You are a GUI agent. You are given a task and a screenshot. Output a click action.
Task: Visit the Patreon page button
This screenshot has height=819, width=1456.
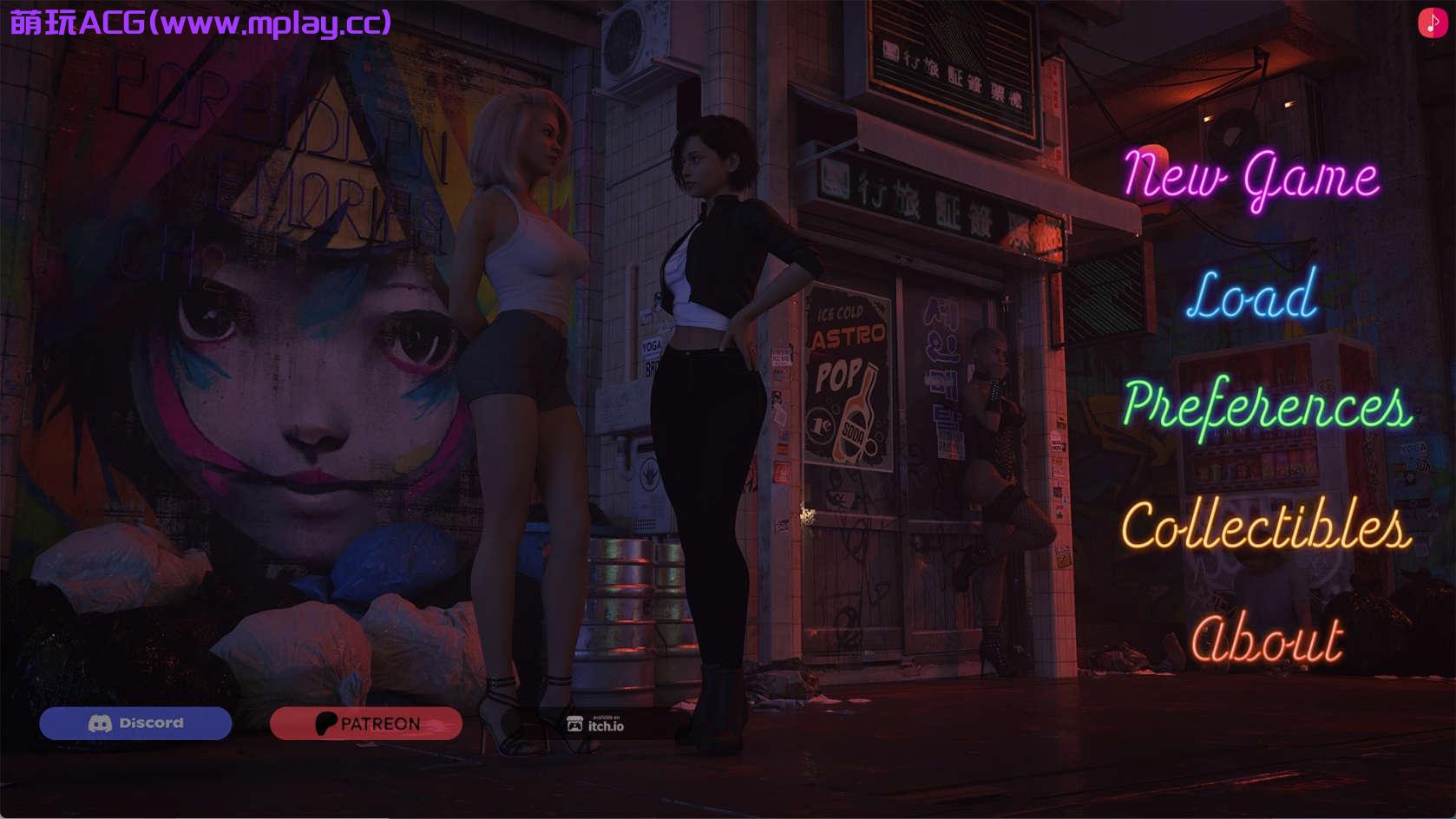coord(366,724)
